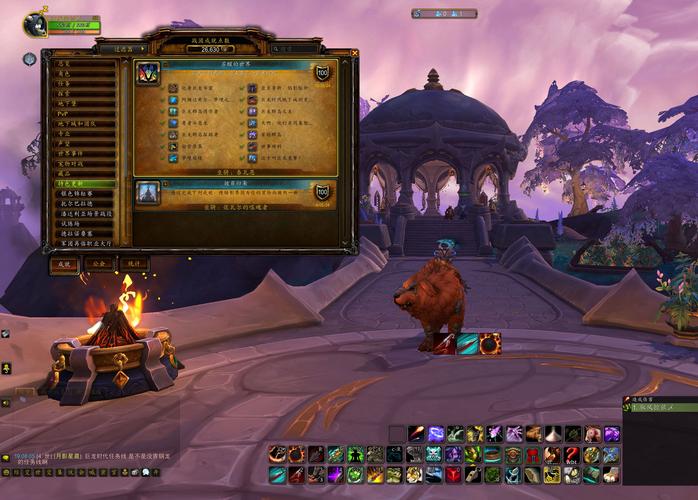The image size is (698, 500).
Task: Select the 家园房屋职业大厅 category
Action: tap(85, 243)
